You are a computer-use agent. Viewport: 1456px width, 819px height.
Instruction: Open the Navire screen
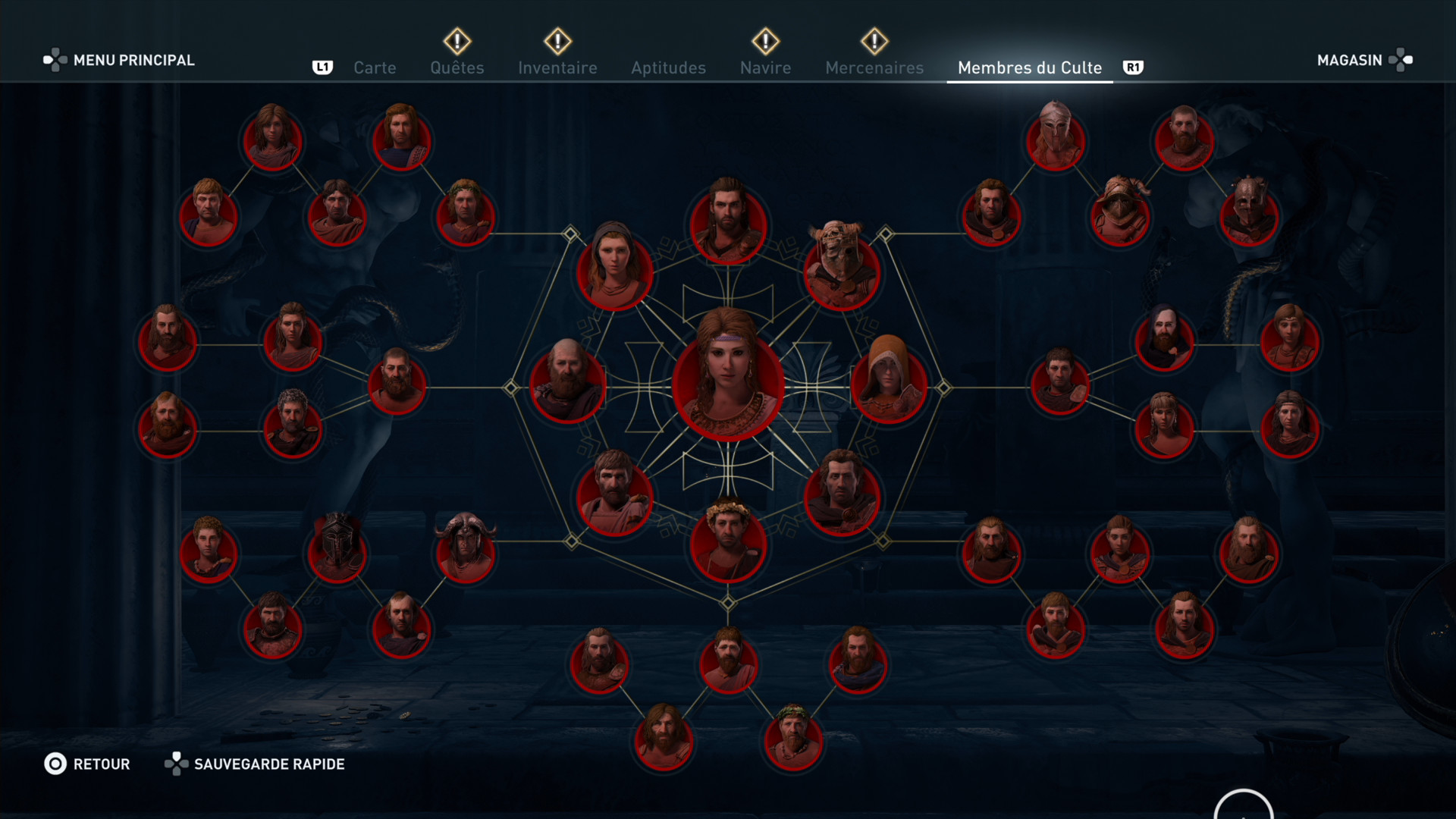click(765, 67)
